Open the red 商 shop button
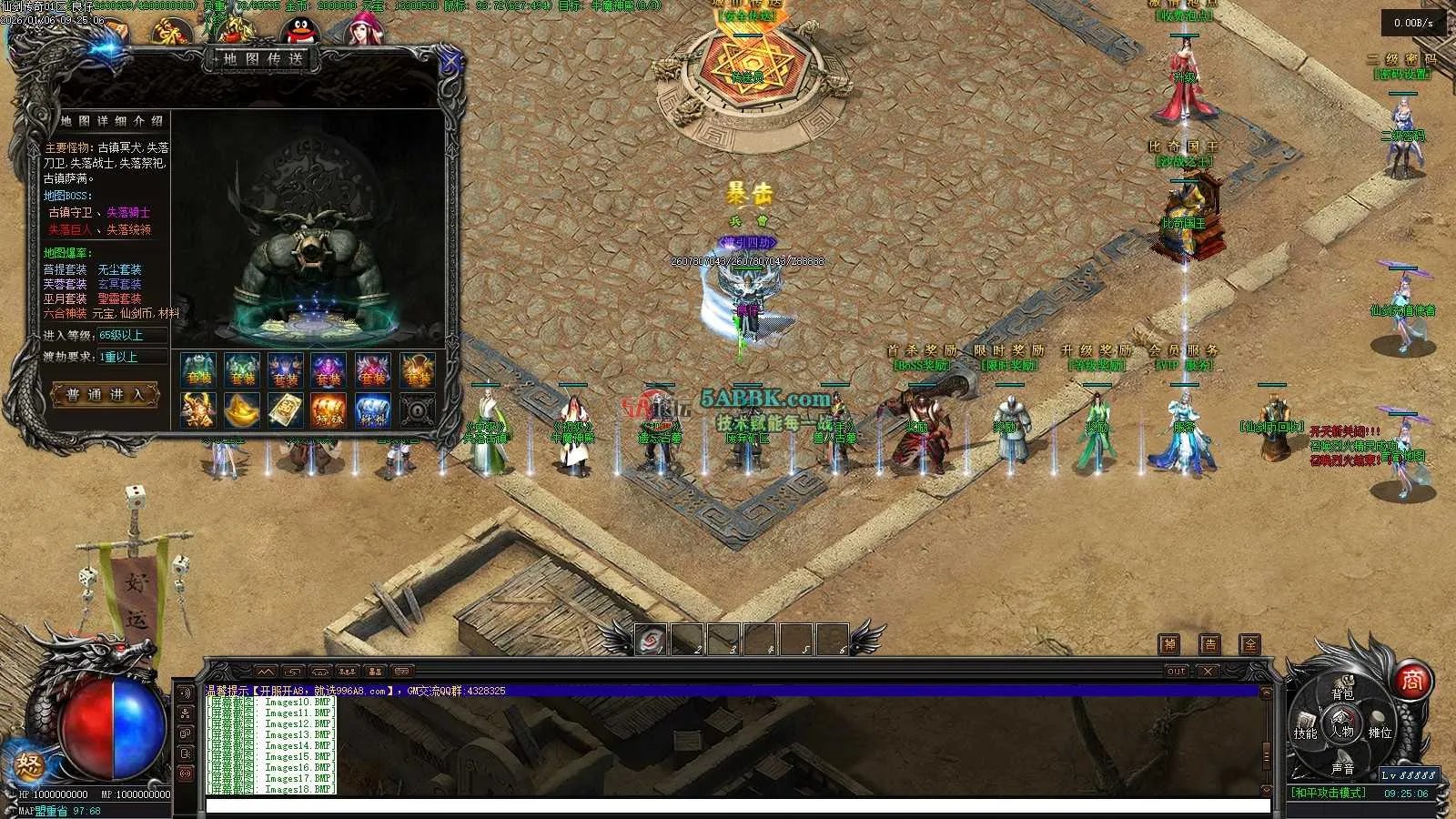1456x819 pixels. [1411, 680]
